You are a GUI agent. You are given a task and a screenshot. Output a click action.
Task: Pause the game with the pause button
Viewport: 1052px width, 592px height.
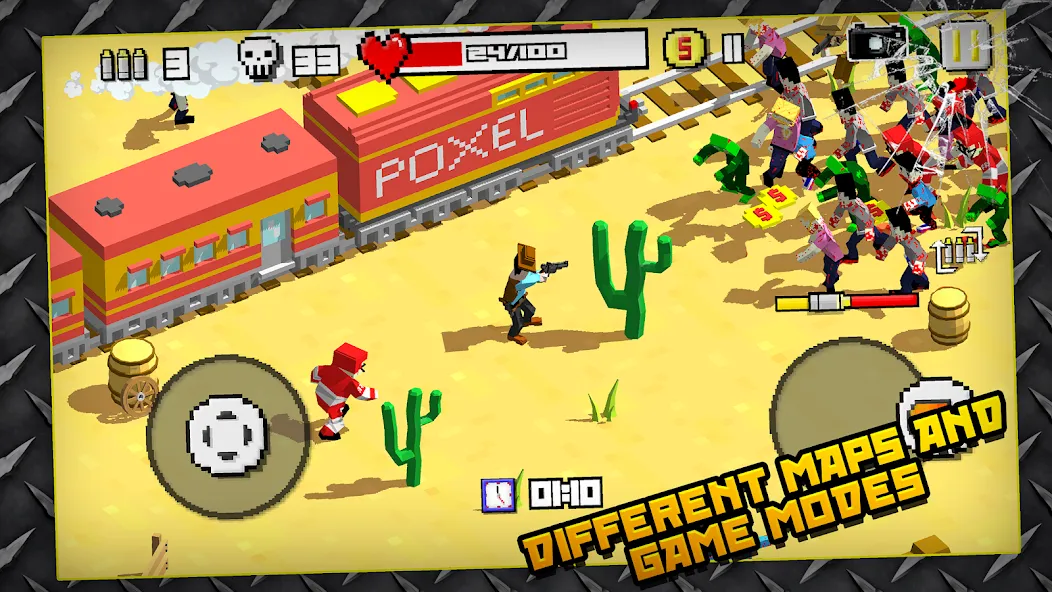(965, 43)
